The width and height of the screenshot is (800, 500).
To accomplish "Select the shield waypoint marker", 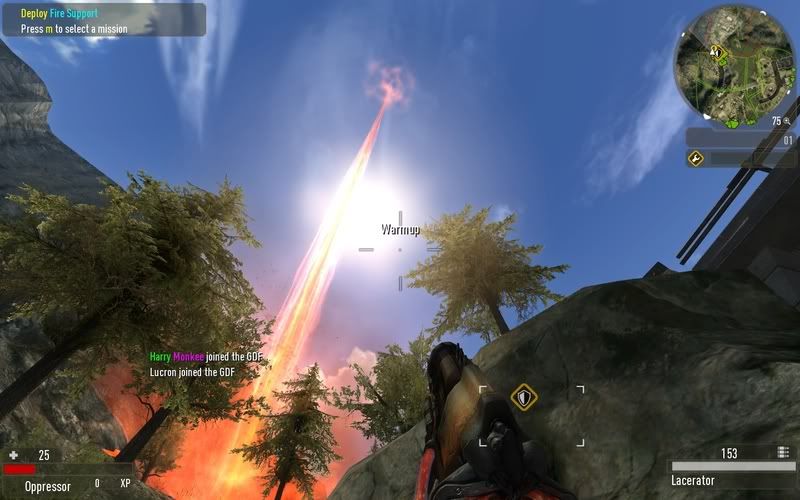I will point(523,398).
